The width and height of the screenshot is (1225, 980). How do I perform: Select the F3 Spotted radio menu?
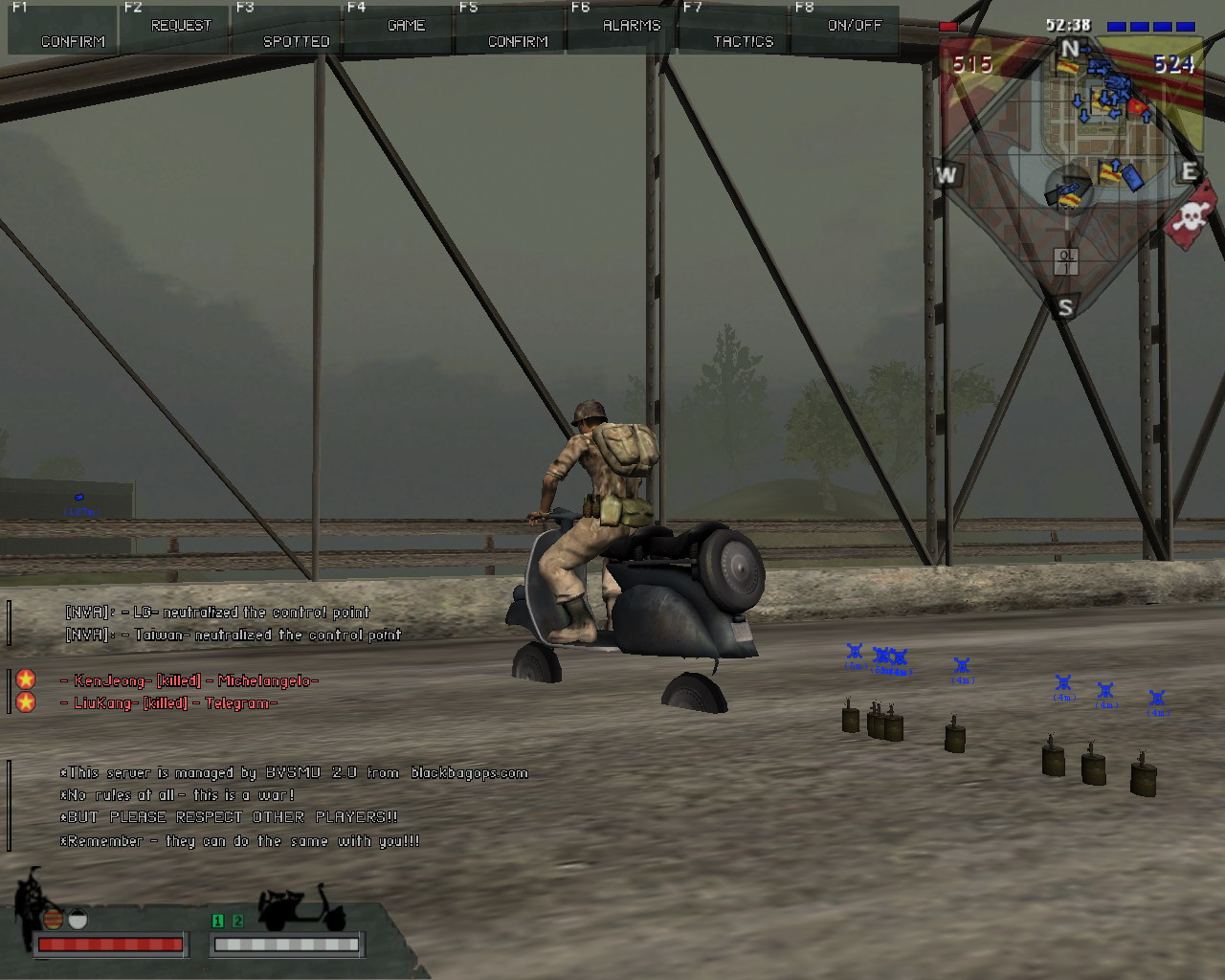(x=287, y=29)
